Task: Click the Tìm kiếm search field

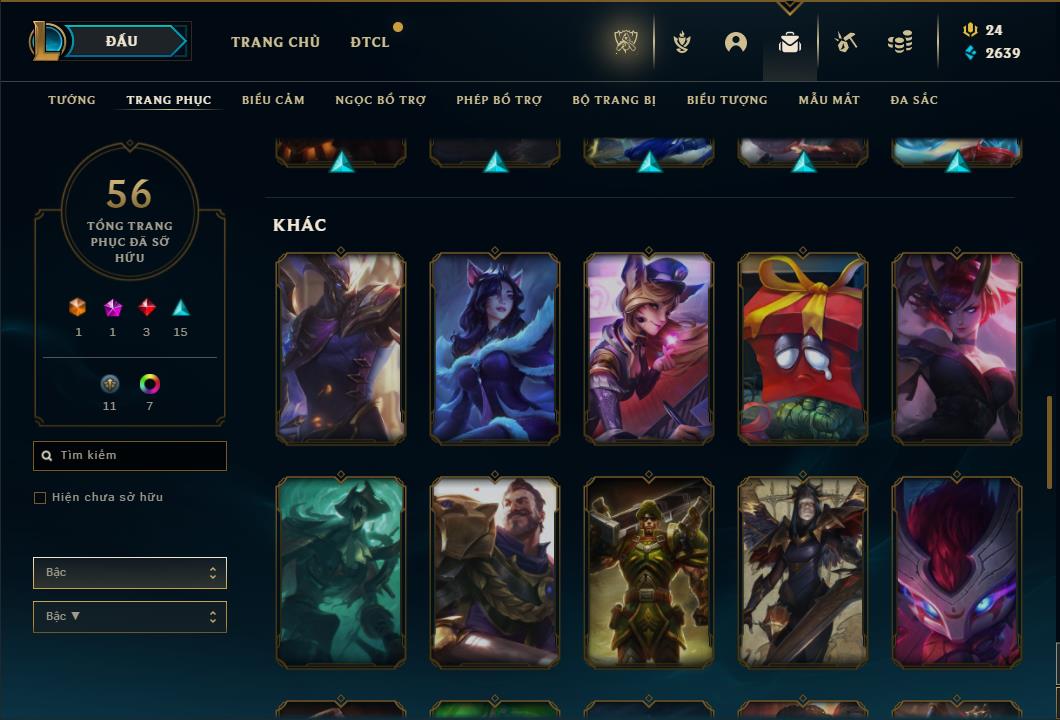Action: click(x=130, y=456)
